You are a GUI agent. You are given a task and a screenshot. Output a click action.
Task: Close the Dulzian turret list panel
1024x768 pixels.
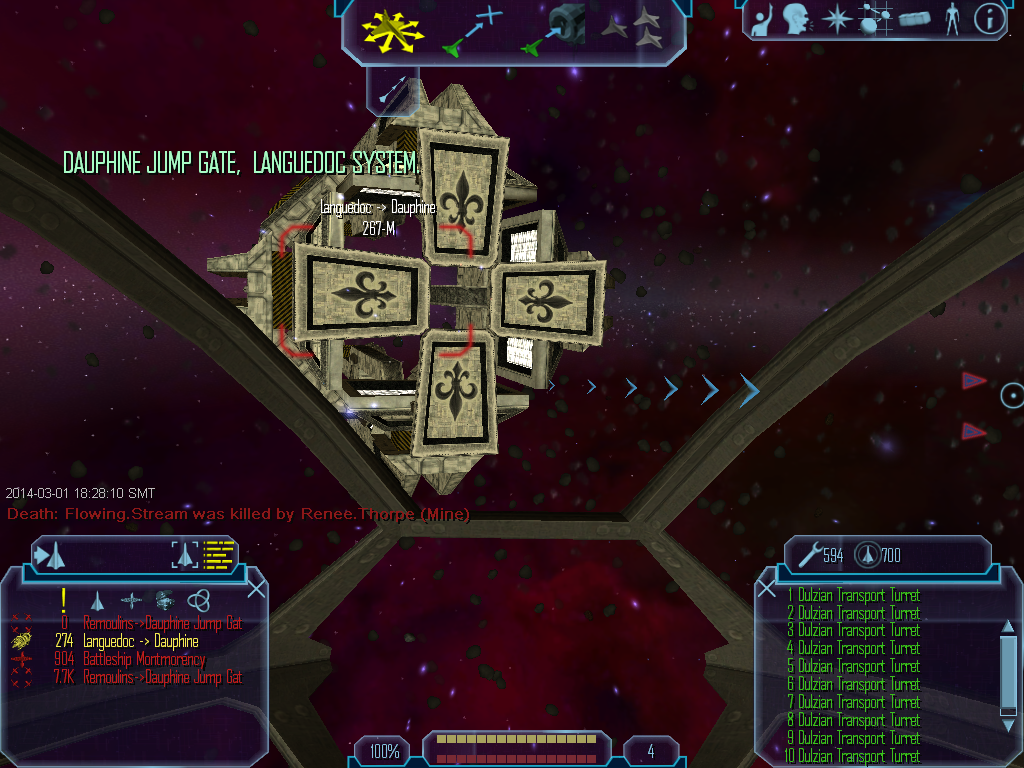767,589
